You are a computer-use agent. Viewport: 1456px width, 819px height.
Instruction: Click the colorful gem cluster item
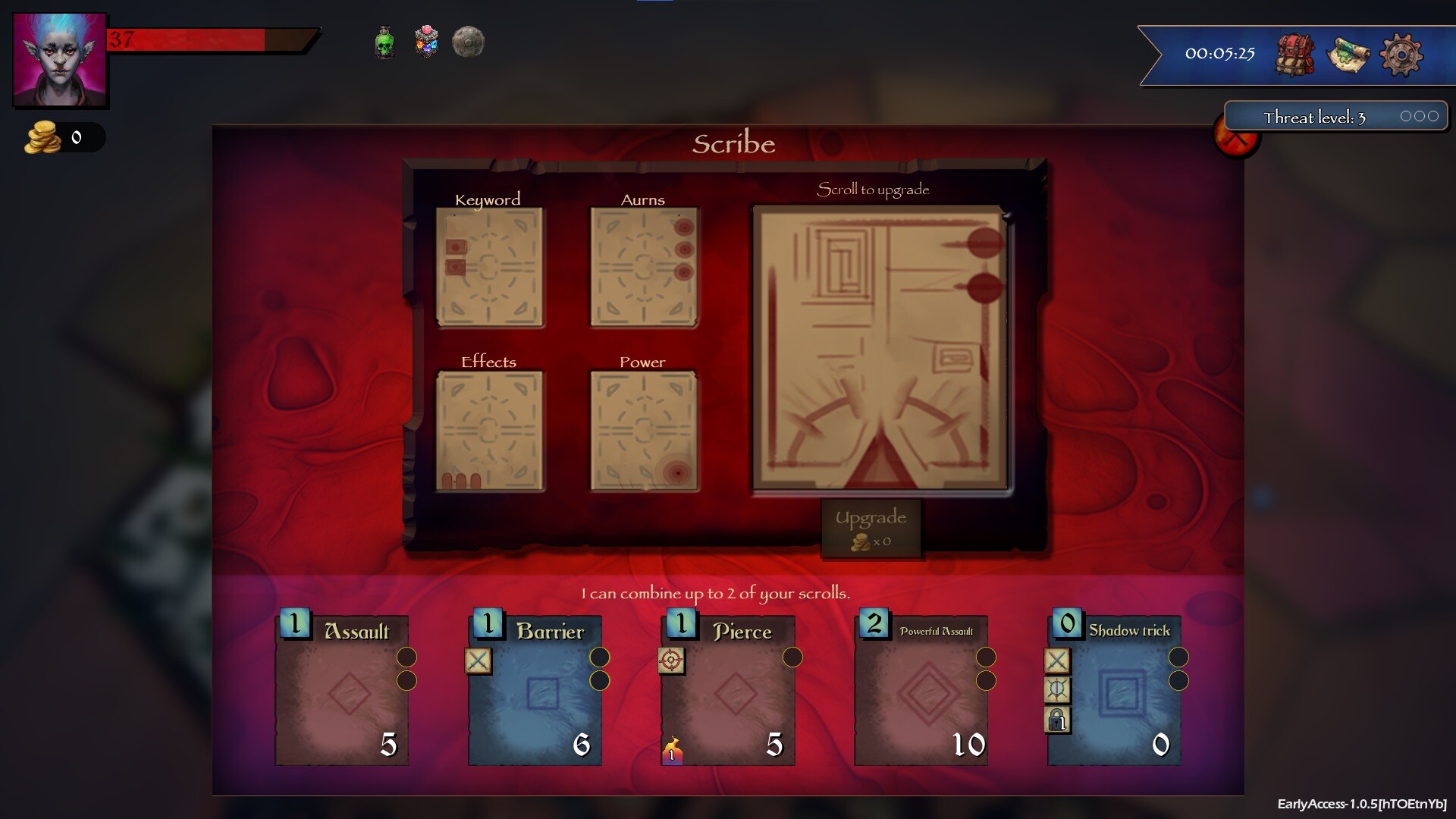(x=426, y=42)
